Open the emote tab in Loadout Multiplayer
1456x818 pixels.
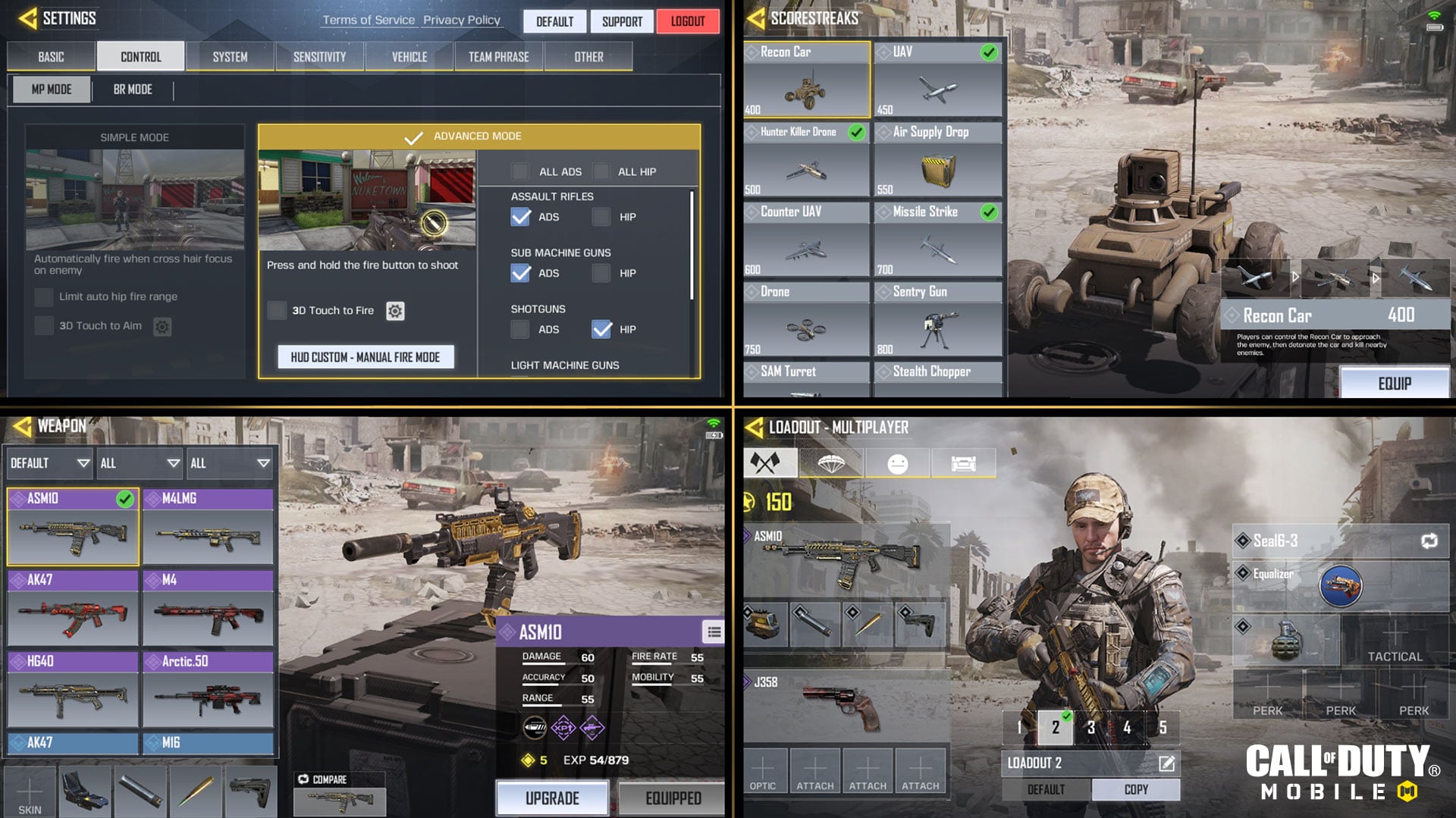click(899, 462)
